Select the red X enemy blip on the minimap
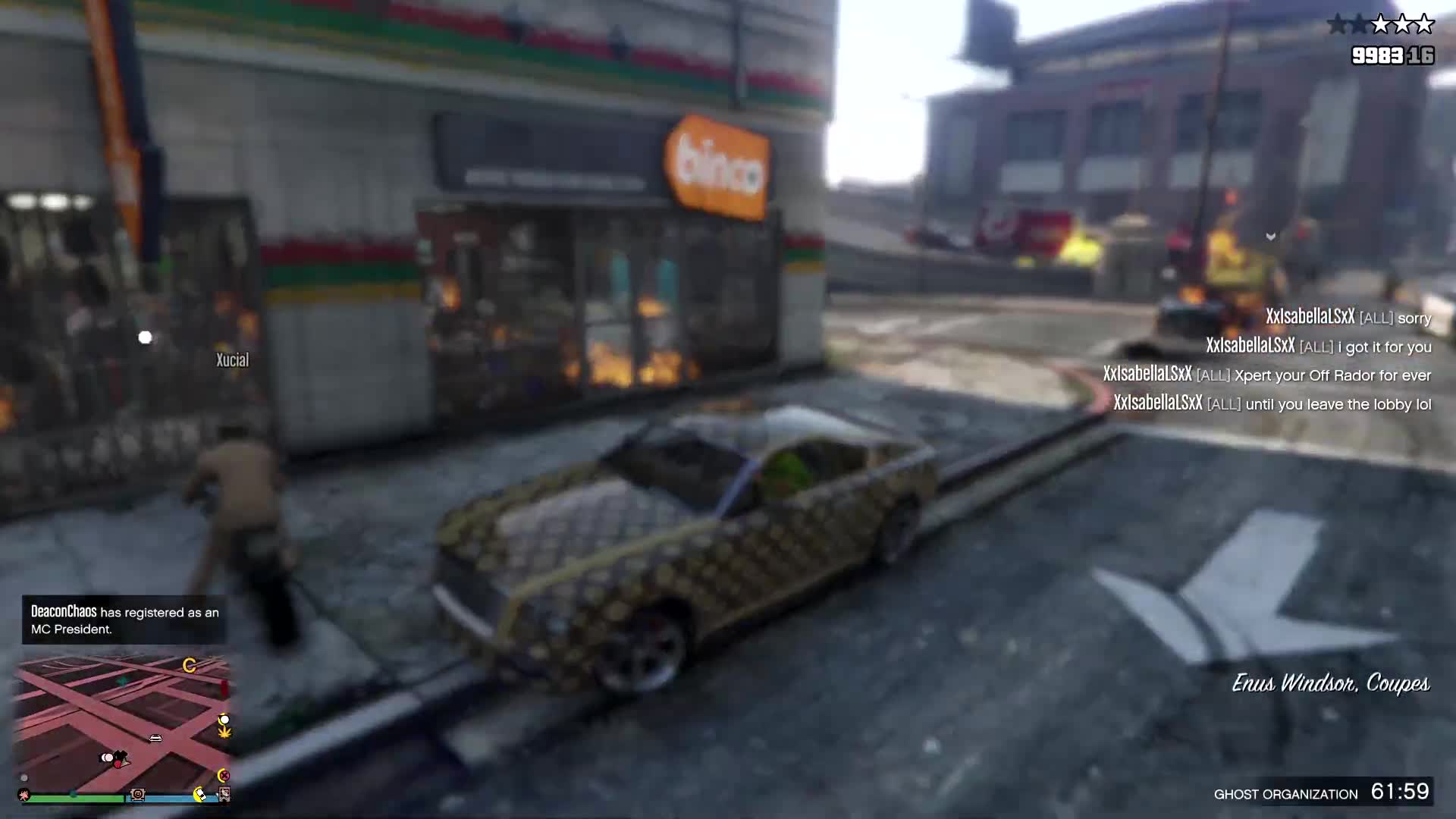This screenshot has width=1456, height=819. click(225, 775)
